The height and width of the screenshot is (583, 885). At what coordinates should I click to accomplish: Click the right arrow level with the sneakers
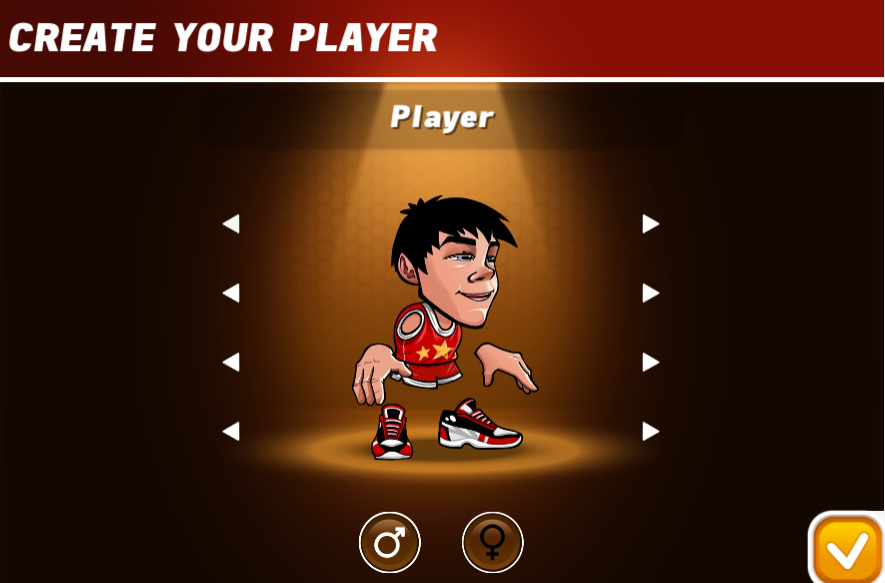coord(651,431)
